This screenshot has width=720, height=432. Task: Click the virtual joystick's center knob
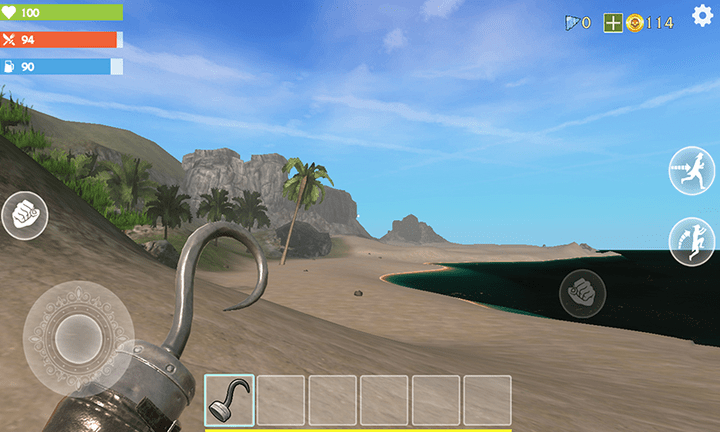[x=76, y=337]
